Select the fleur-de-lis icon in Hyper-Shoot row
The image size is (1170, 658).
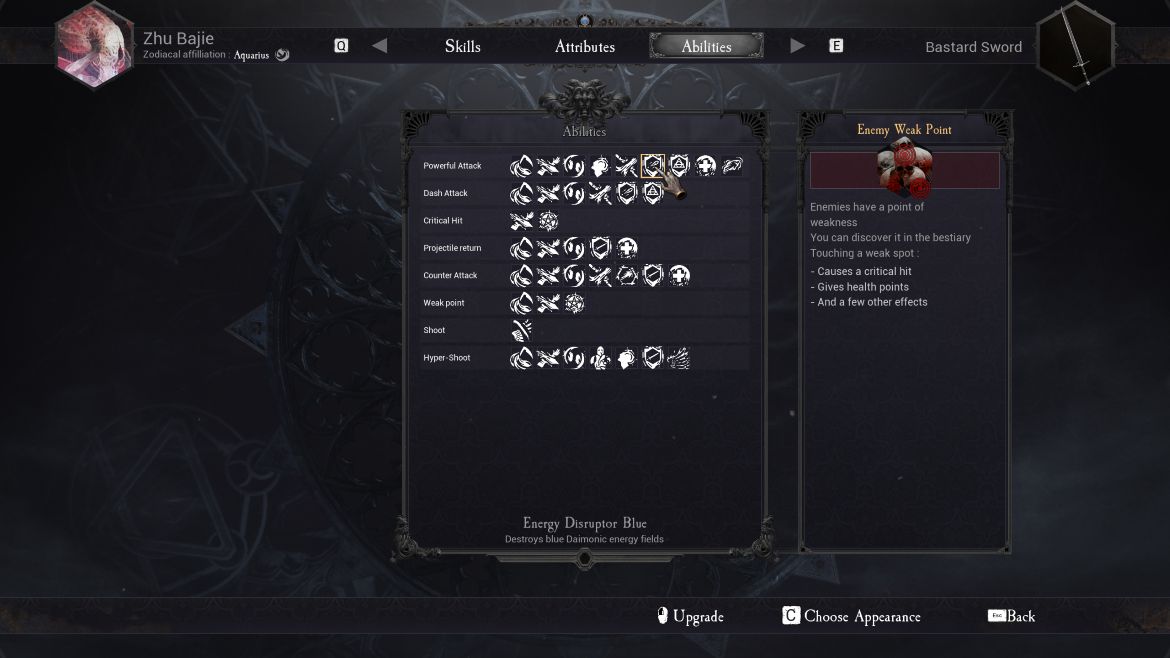pyautogui.click(x=600, y=358)
